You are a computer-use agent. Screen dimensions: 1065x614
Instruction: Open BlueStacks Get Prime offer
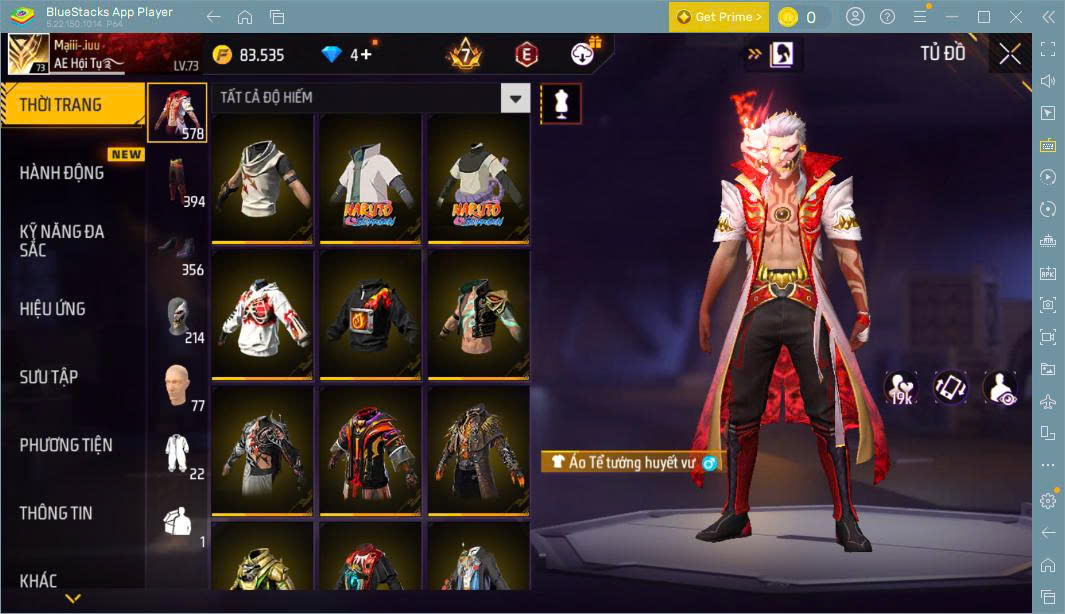tap(719, 17)
